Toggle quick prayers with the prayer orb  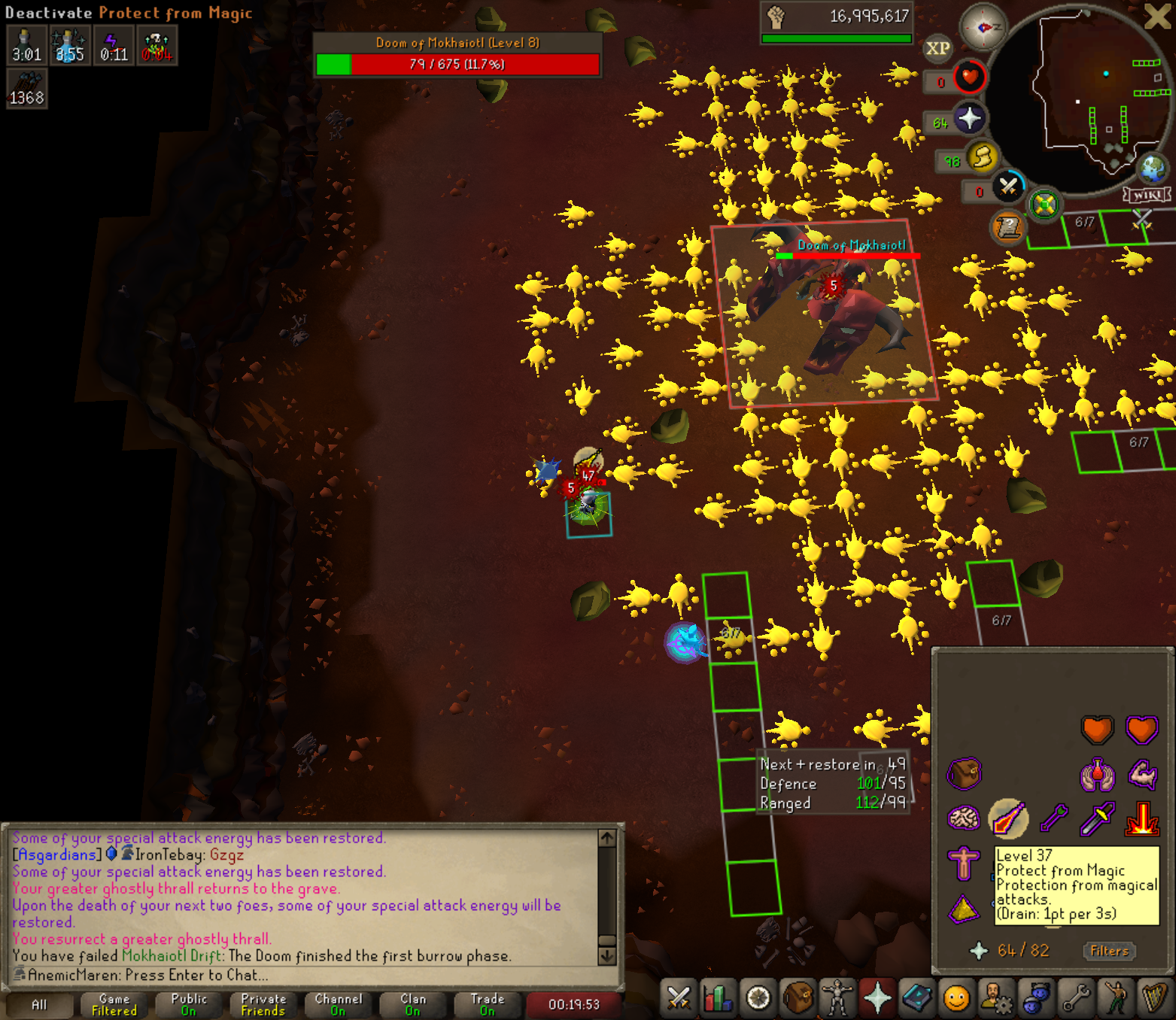pos(969,118)
